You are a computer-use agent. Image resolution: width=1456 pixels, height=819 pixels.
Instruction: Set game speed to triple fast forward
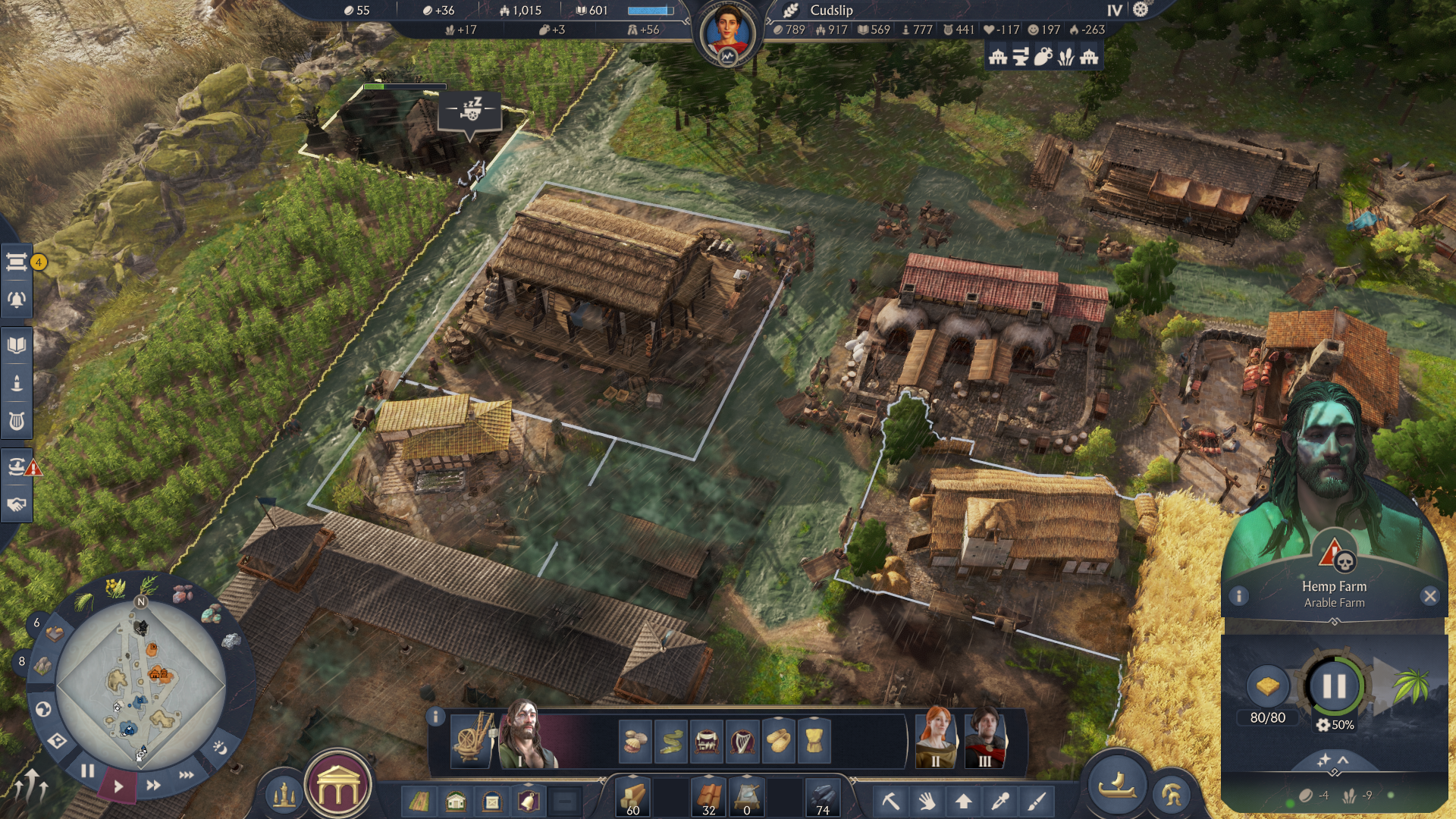pyautogui.click(x=186, y=775)
